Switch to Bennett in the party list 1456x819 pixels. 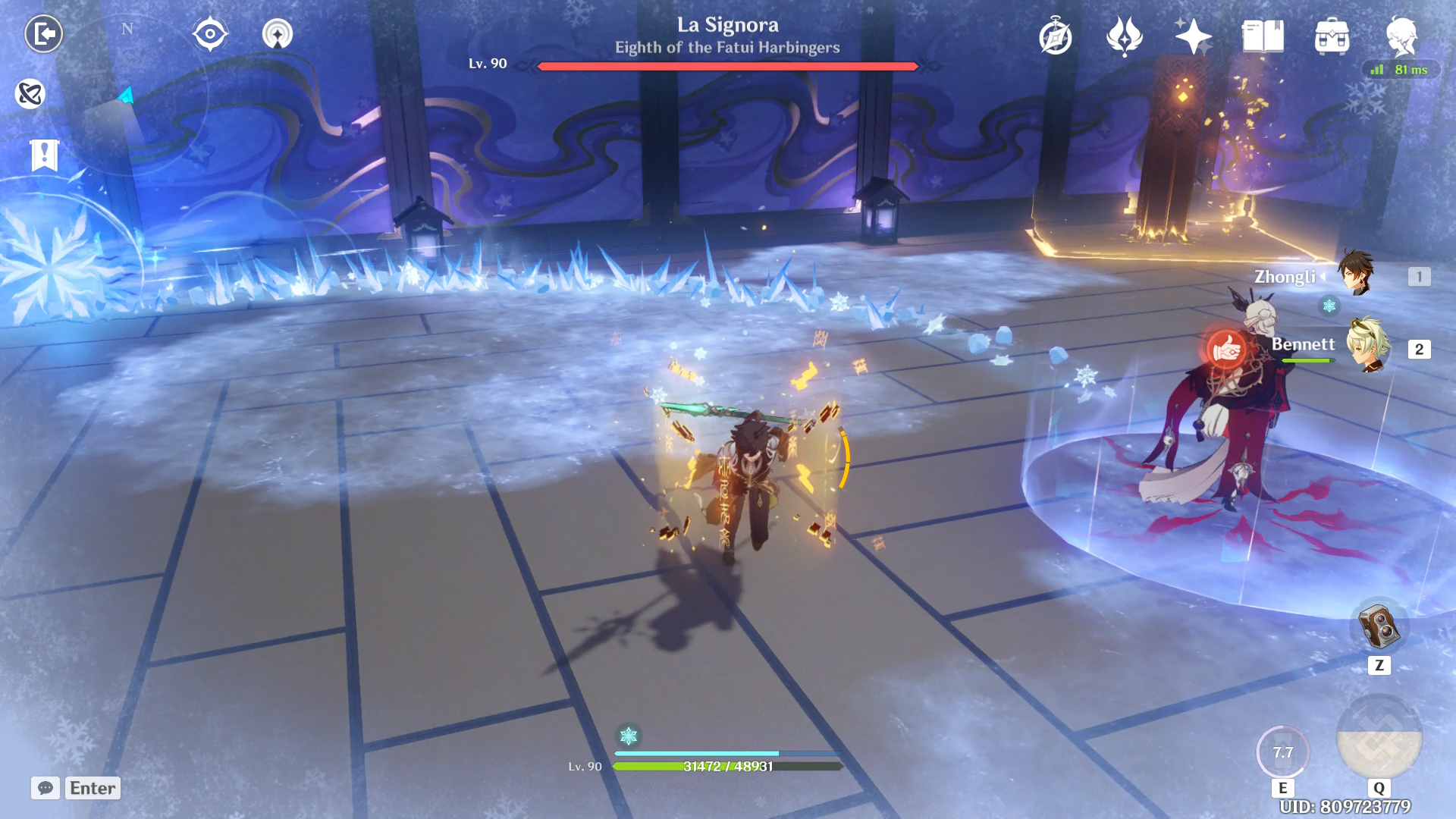tap(1368, 346)
